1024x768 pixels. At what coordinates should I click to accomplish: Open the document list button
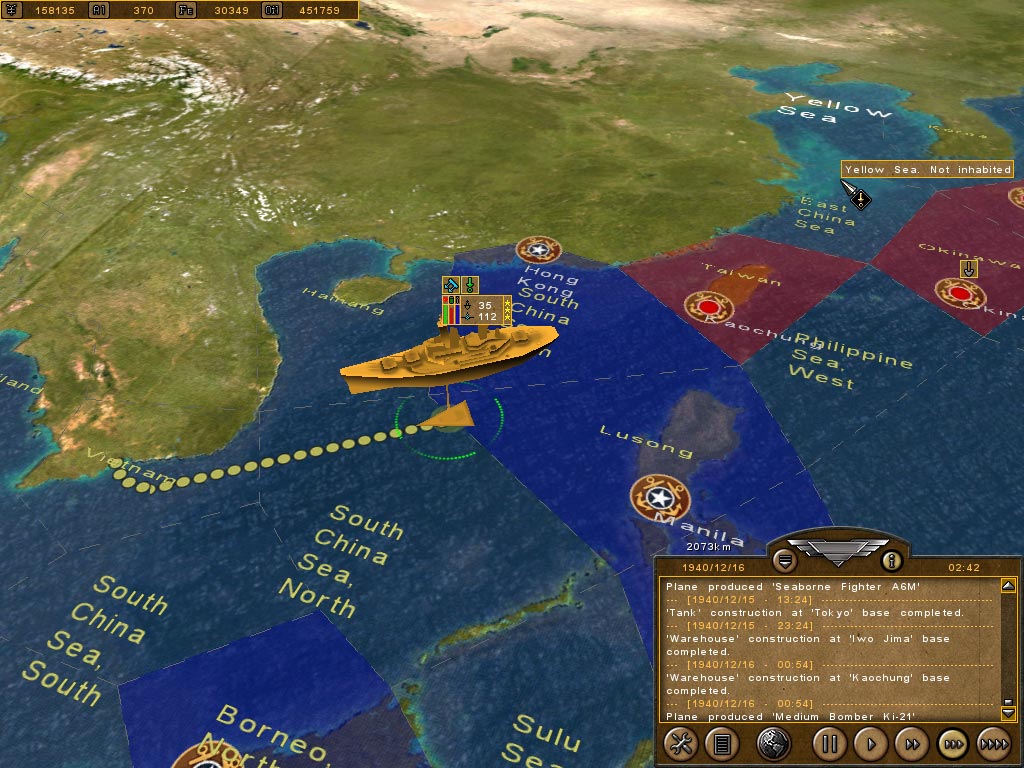coord(721,743)
